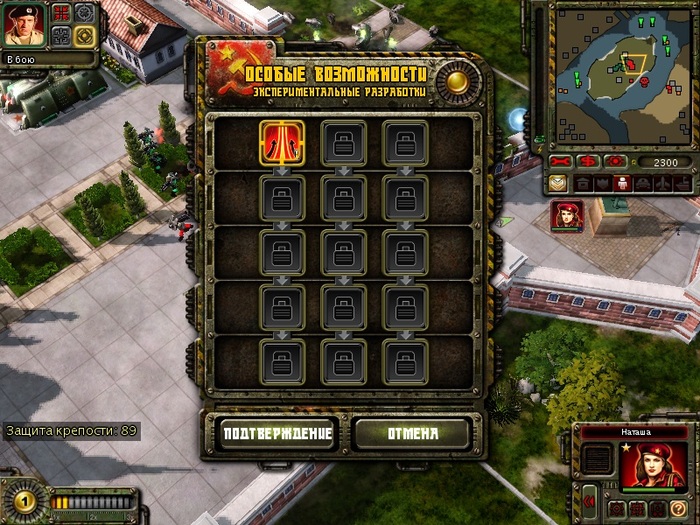Image resolution: width=700 pixels, height=525 pixels.
Task: Open the aircraft production tab
Action: [663, 184]
